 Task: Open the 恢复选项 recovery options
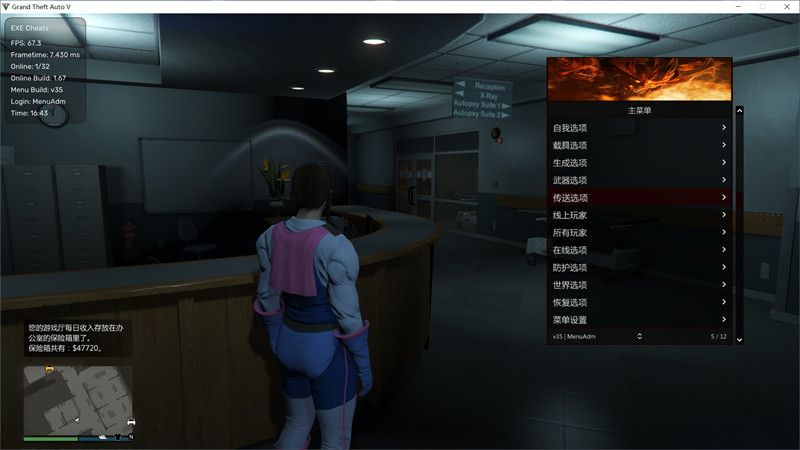click(x=639, y=302)
